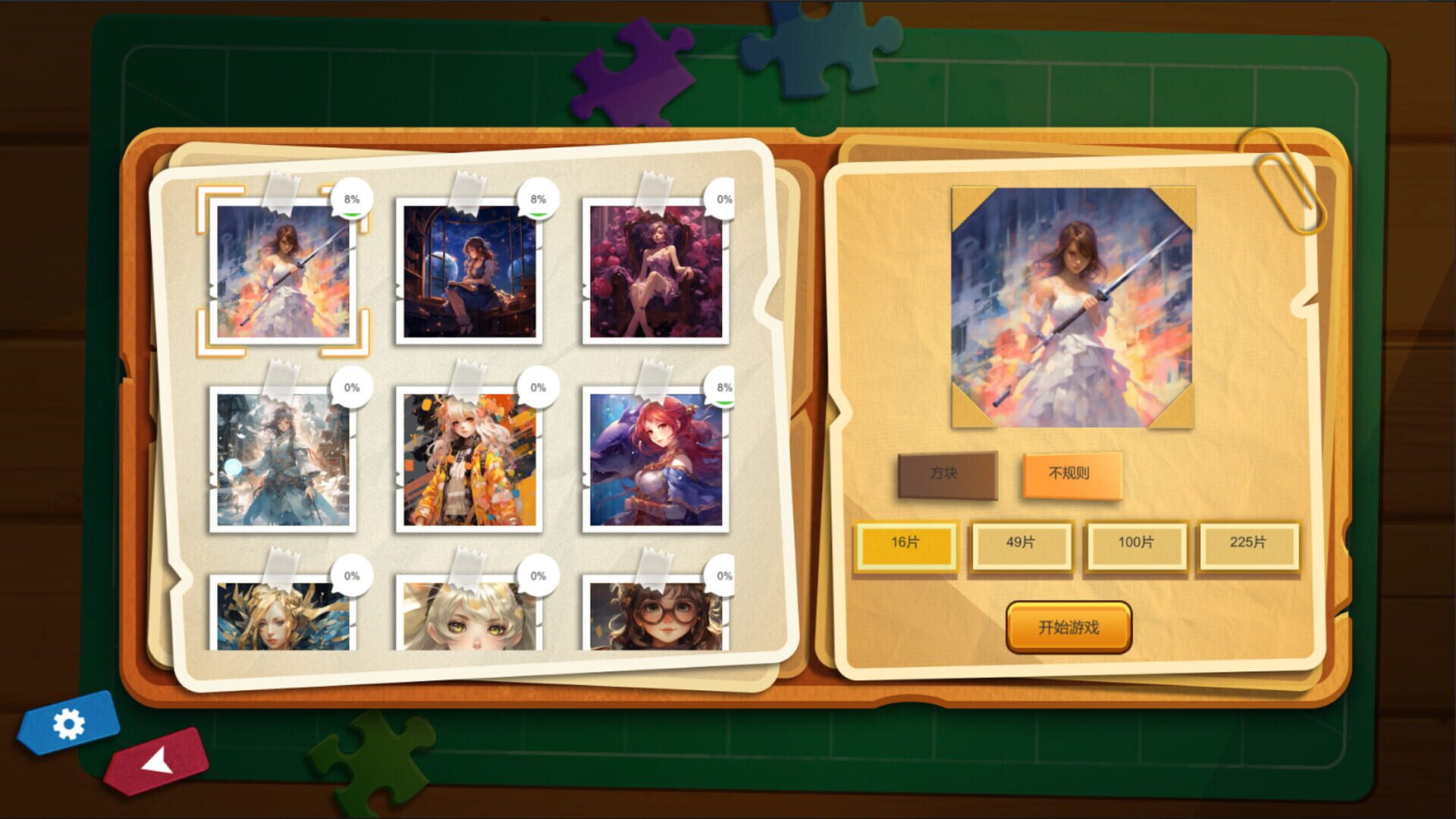Screen dimensions: 1456x819
Task: Select the girl on rose throne puzzle
Action: (x=654, y=273)
